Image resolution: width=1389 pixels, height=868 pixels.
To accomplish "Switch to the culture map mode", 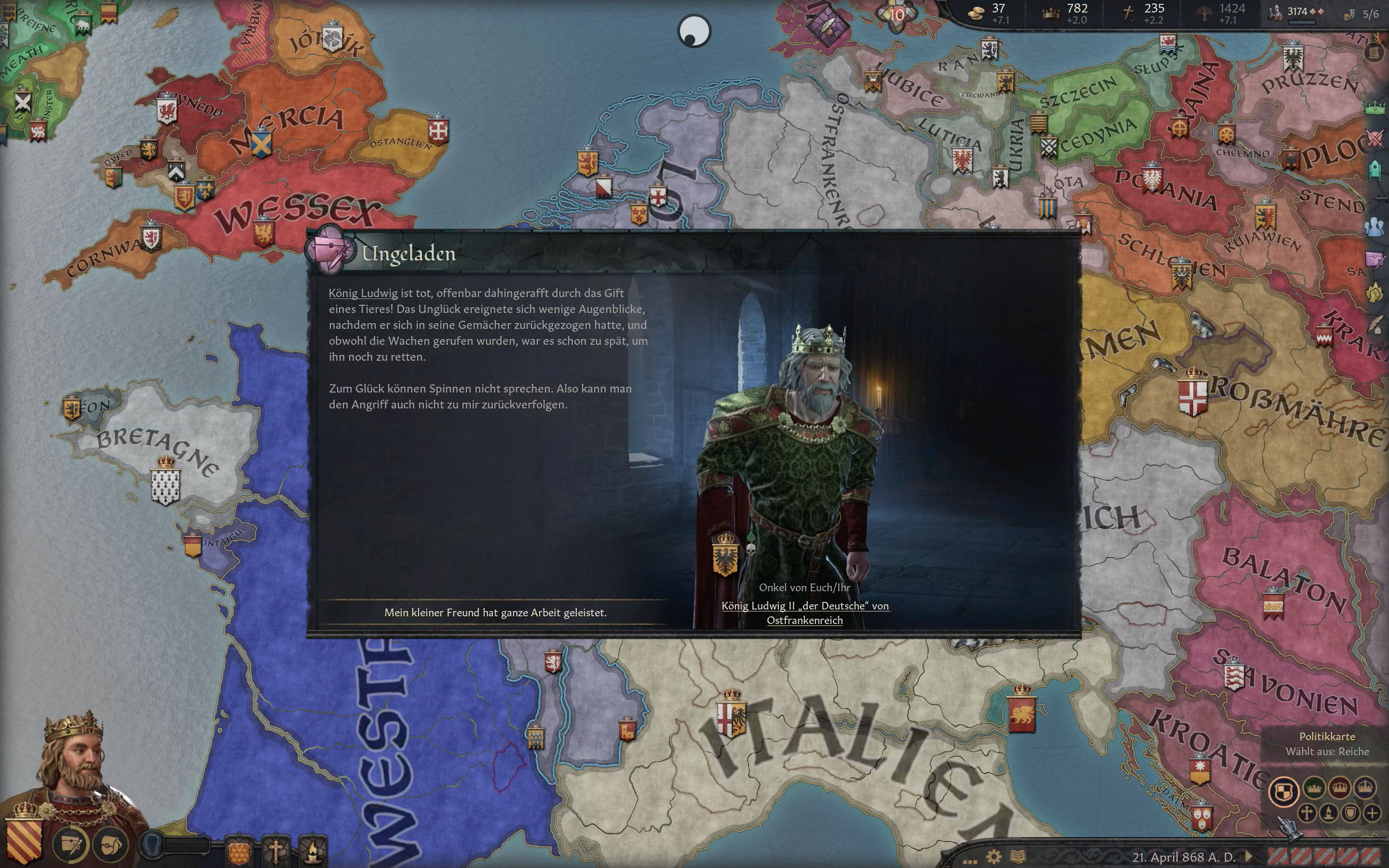I will pyautogui.click(x=1329, y=814).
